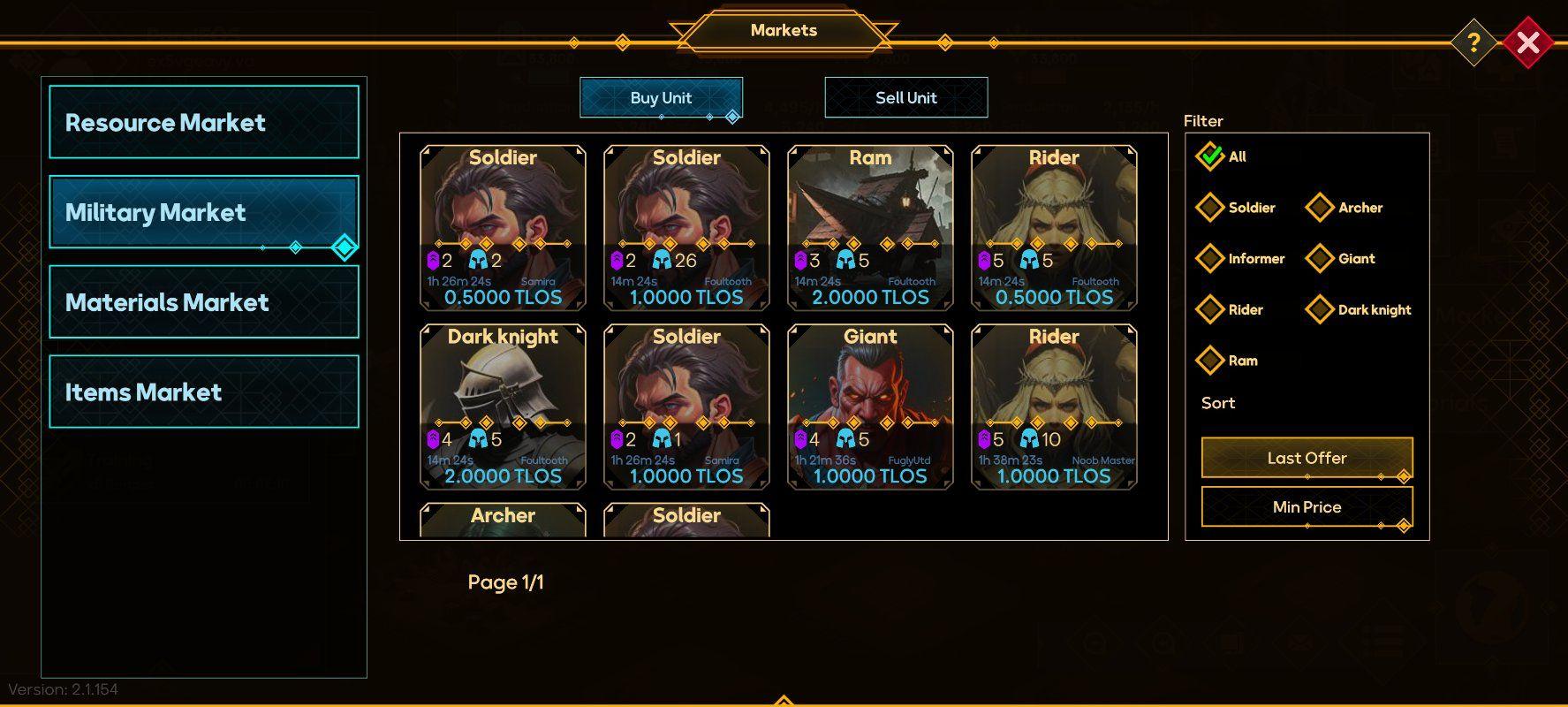Viewport: 1568px width, 707px height.
Task: Close the Markets window
Action: [x=1529, y=40]
